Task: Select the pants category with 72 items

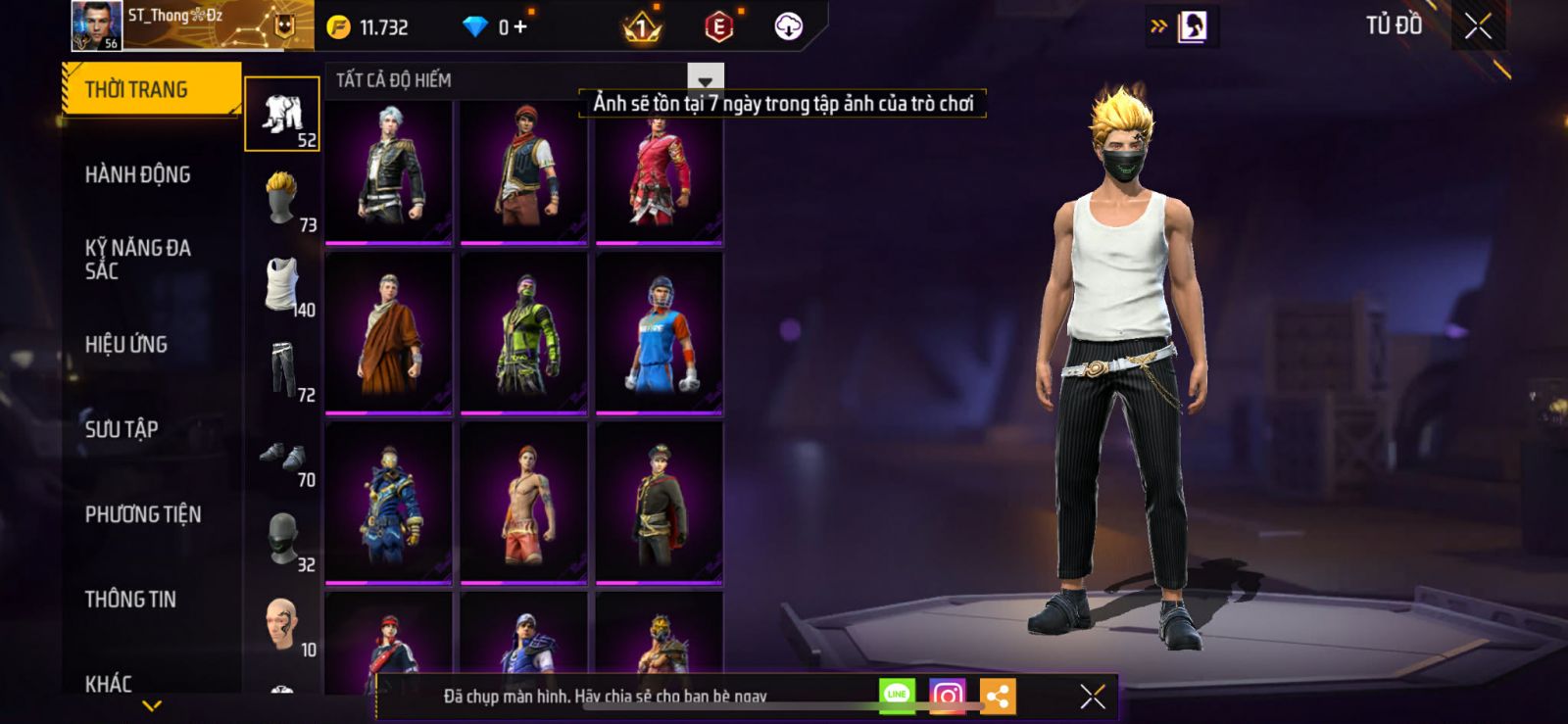Action: [282, 369]
